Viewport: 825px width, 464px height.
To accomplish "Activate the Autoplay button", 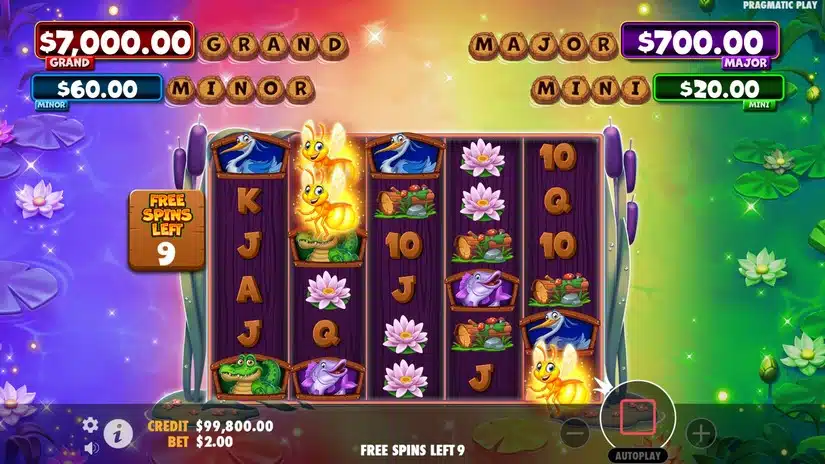I will click(638, 454).
